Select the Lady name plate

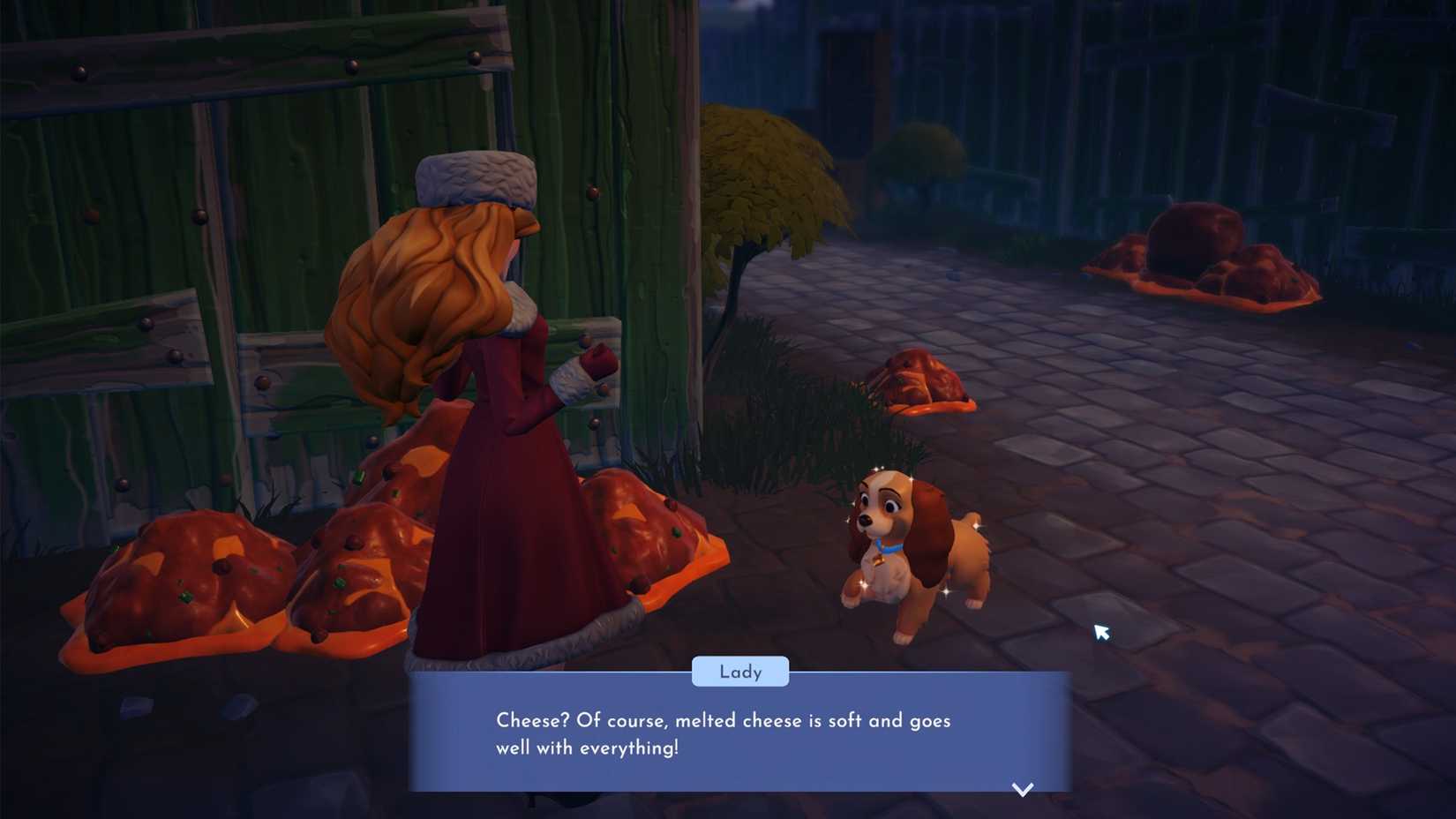click(740, 672)
